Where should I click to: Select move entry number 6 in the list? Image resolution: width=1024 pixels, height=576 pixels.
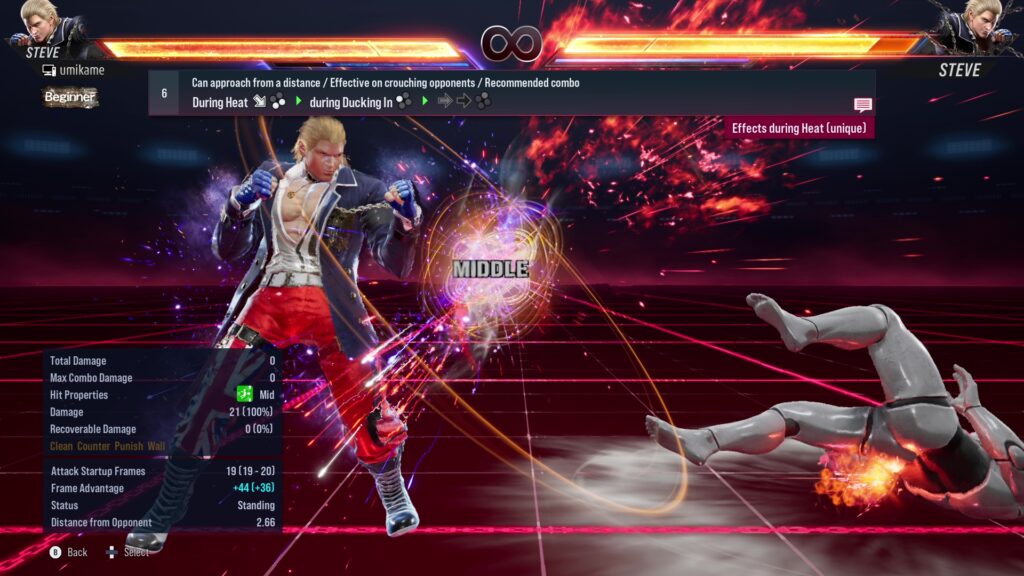coord(164,92)
